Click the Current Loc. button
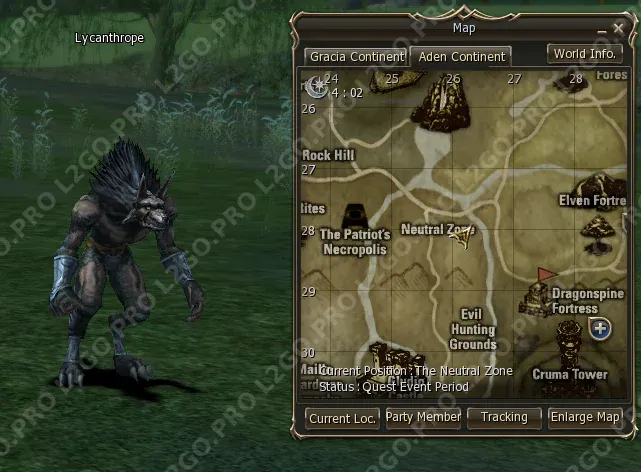 coord(342,418)
